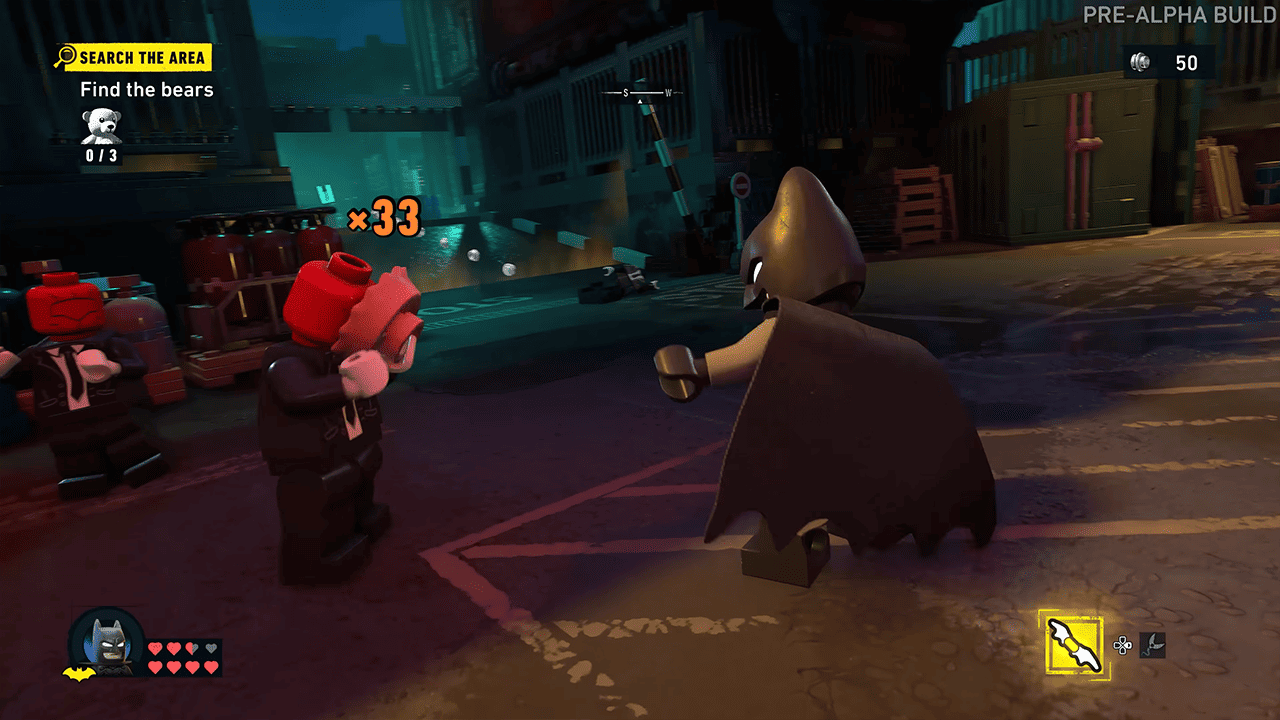Click the Search the Area objective banner

click(133, 57)
